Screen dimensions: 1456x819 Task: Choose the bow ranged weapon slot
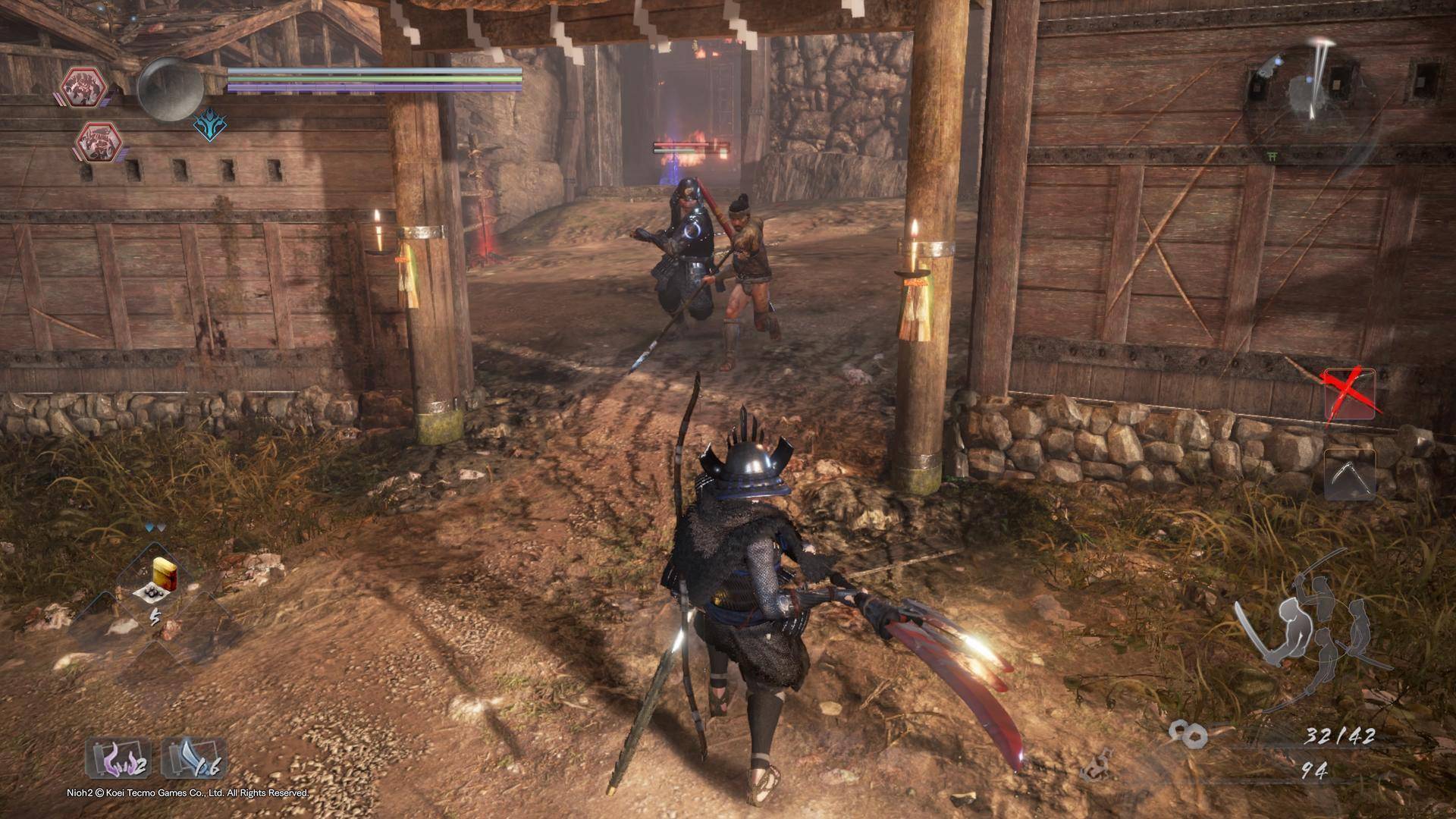[1350, 474]
